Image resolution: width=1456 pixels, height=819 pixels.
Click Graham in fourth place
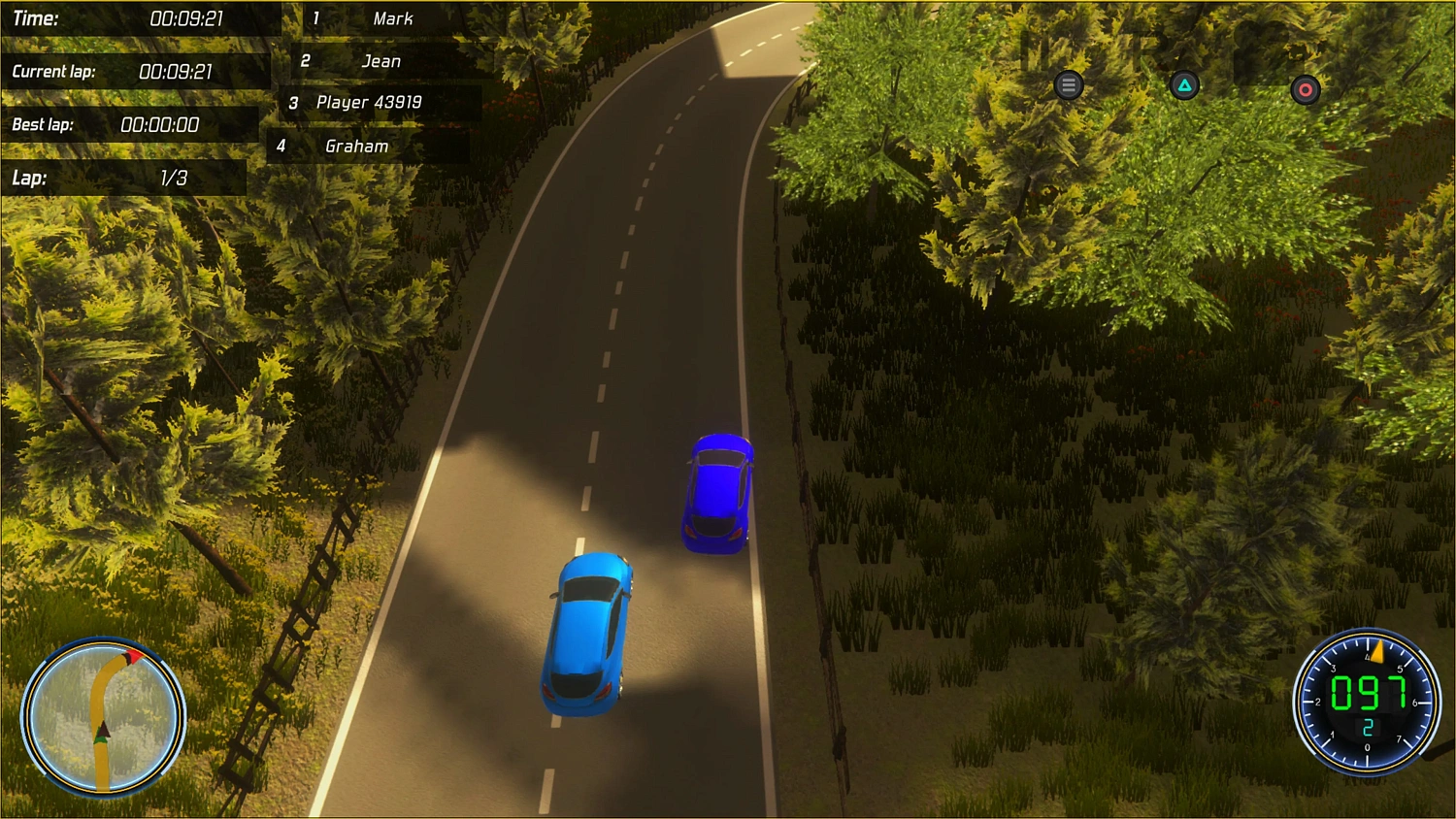(x=355, y=146)
